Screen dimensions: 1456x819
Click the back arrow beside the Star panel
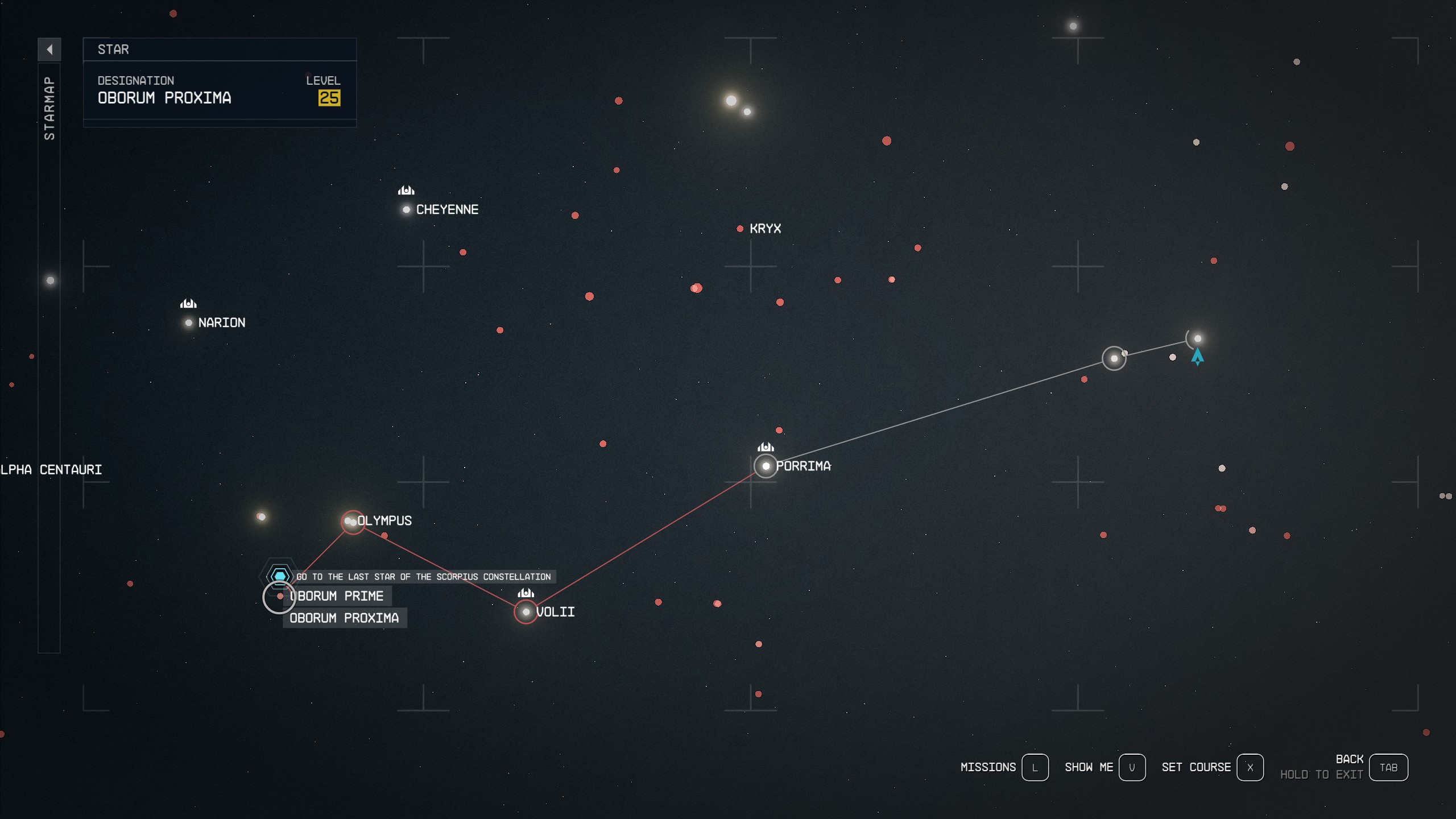[x=51, y=49]
